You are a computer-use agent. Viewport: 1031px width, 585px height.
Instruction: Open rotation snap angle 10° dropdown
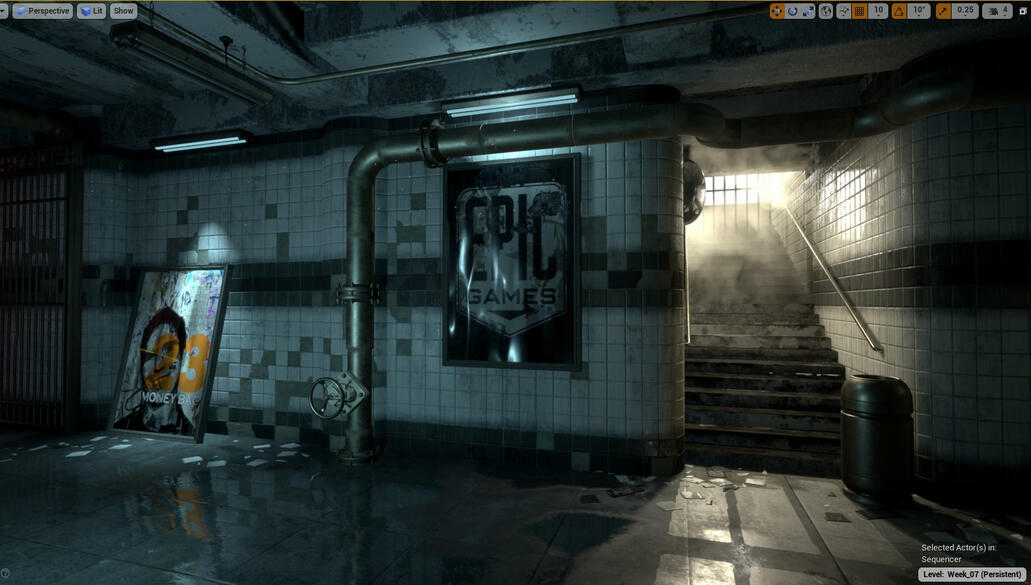pyautogui.click(x=918, y=11)
